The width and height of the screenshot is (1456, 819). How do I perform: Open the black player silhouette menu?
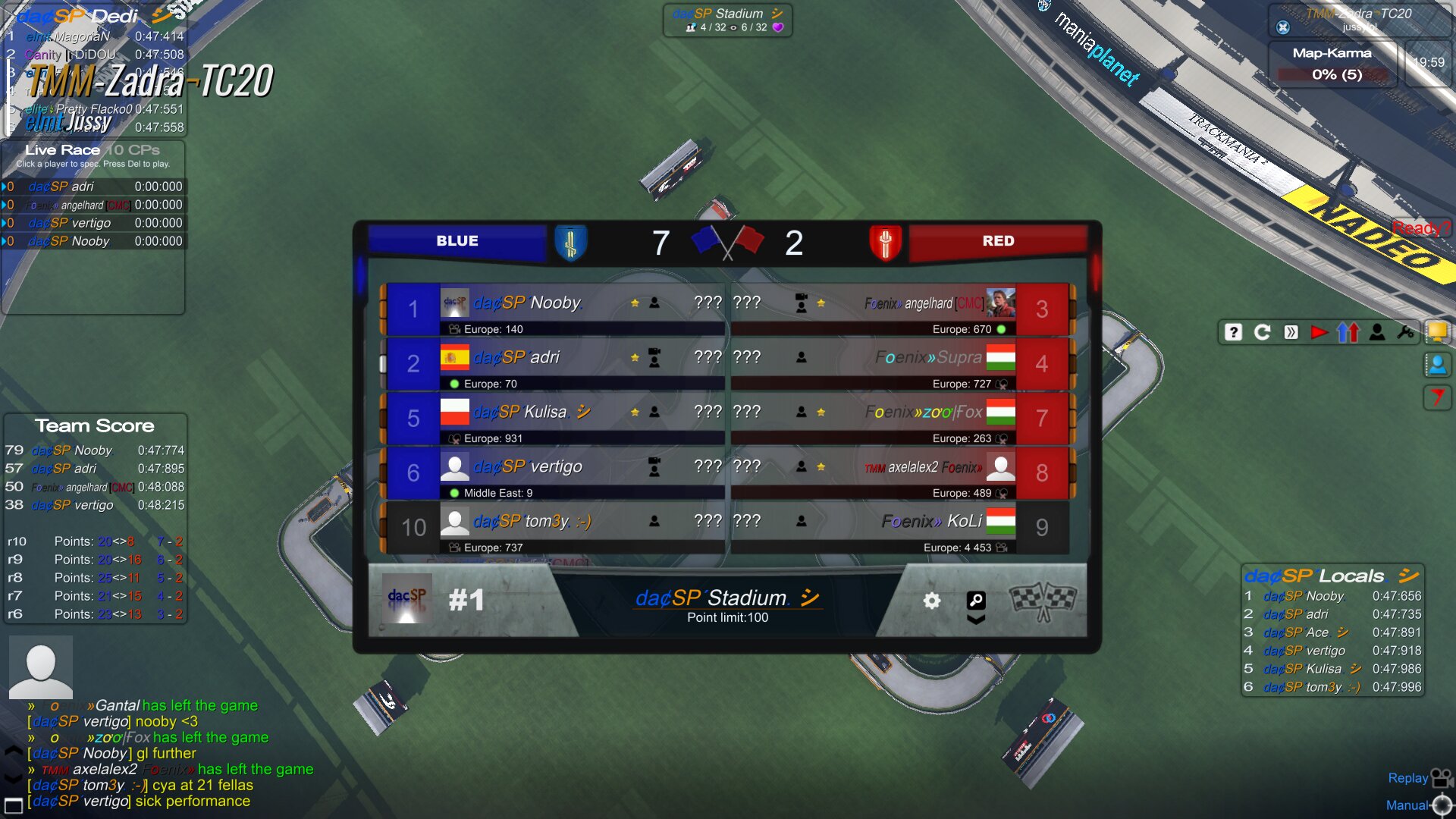click(x=1377, y=332)
